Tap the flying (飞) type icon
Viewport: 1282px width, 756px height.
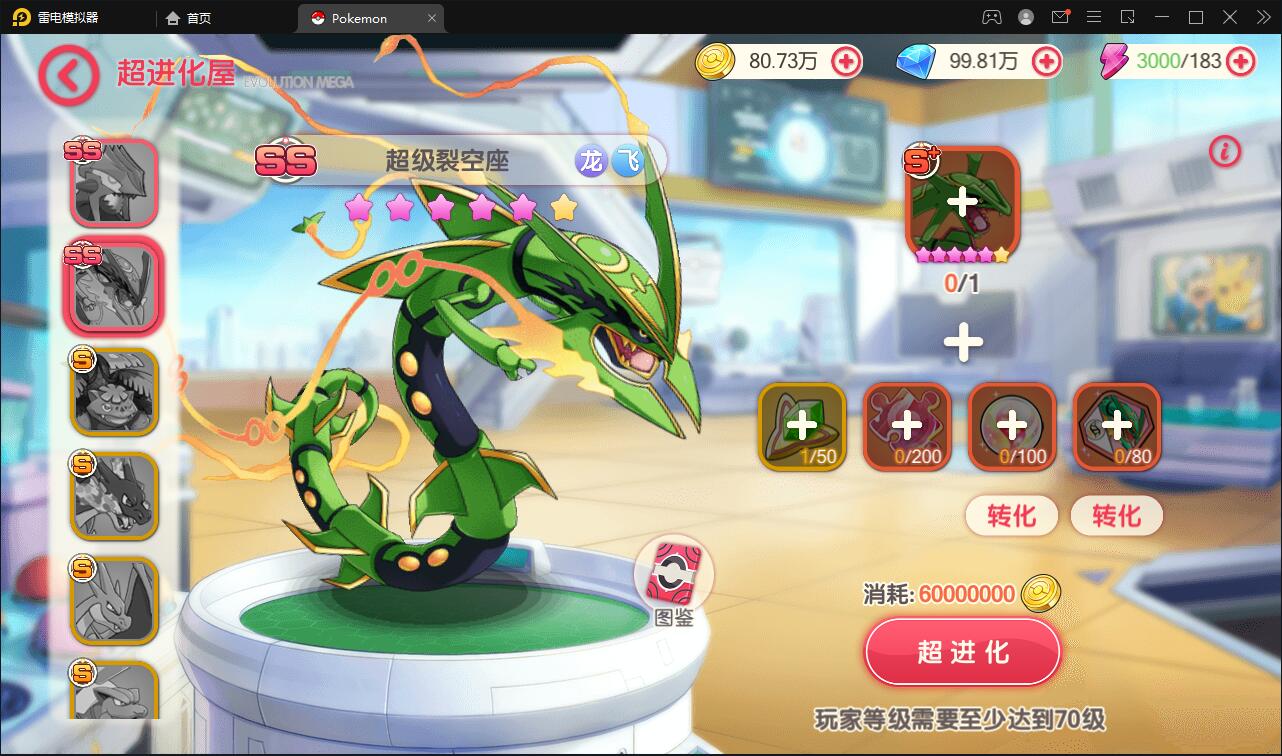click(x=629, y=160)
